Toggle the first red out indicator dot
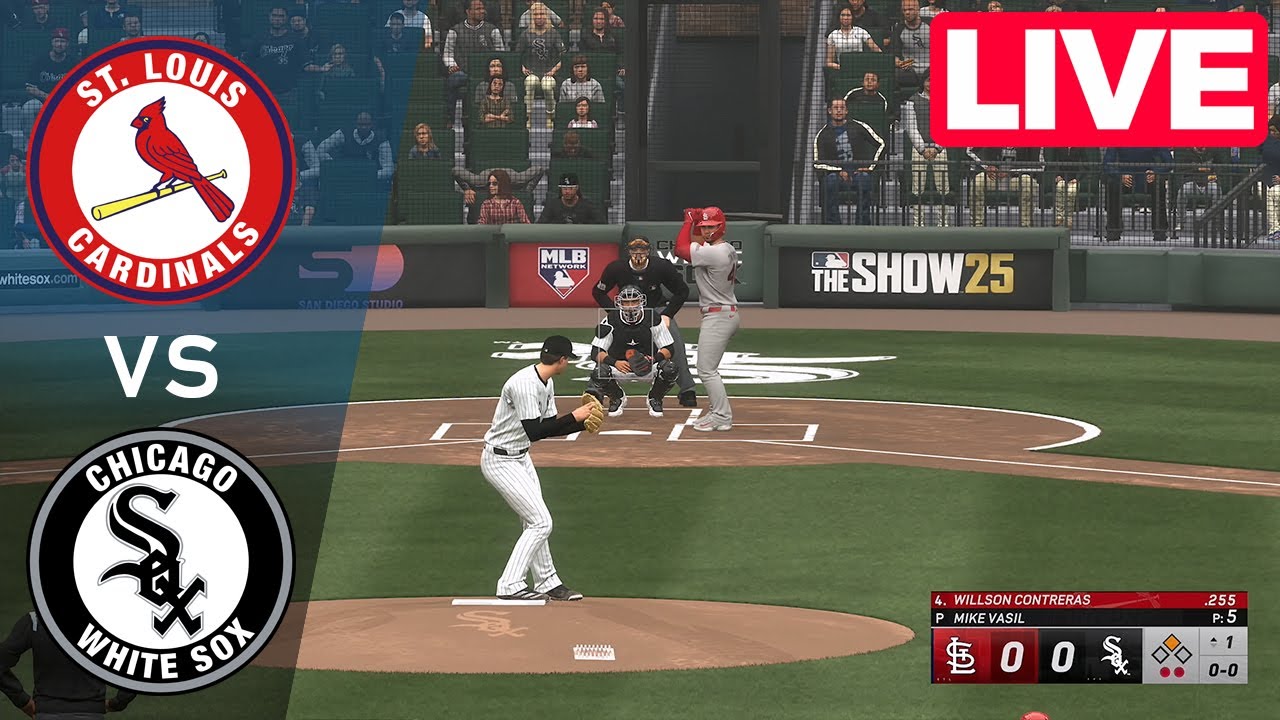The image size is (1280, 720). (x=1163, y=671)
